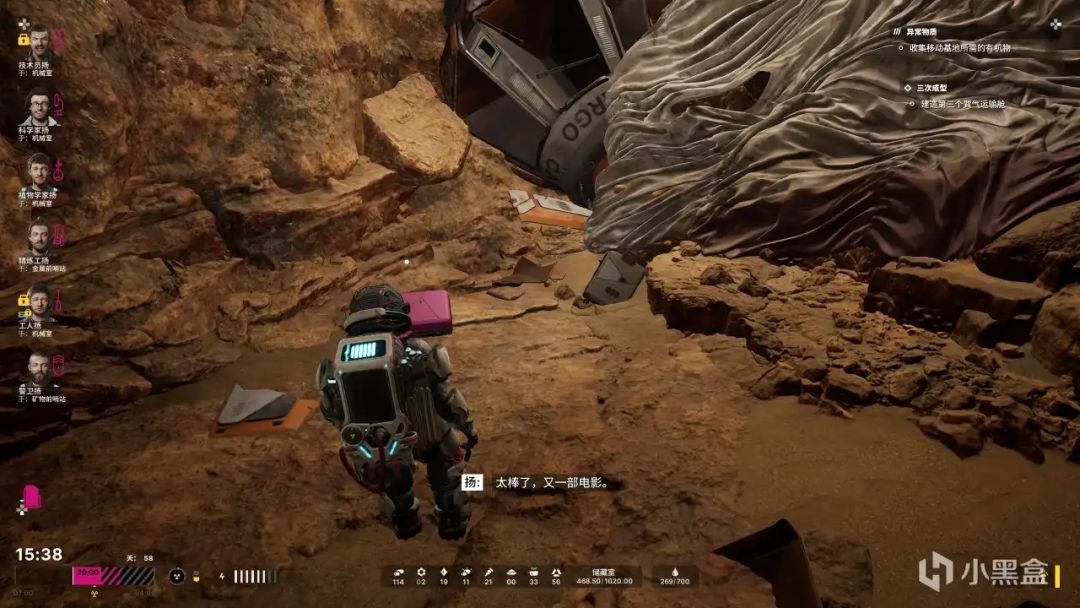Open the 三次成型 quest objective

tap(932, 88)
